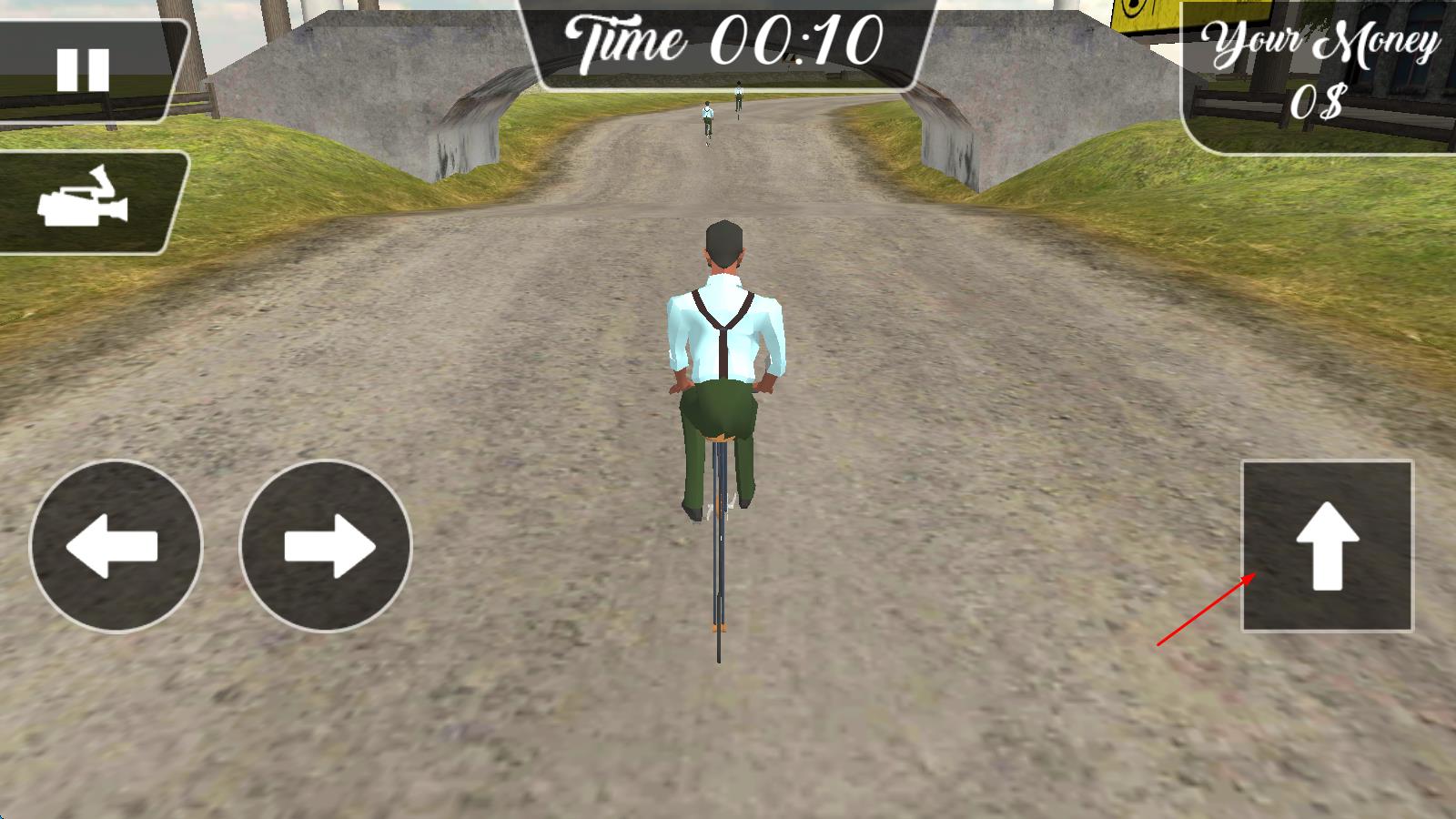Steer left with the left arrow
Screen dimensions: 1456x819
coord(116,546)
